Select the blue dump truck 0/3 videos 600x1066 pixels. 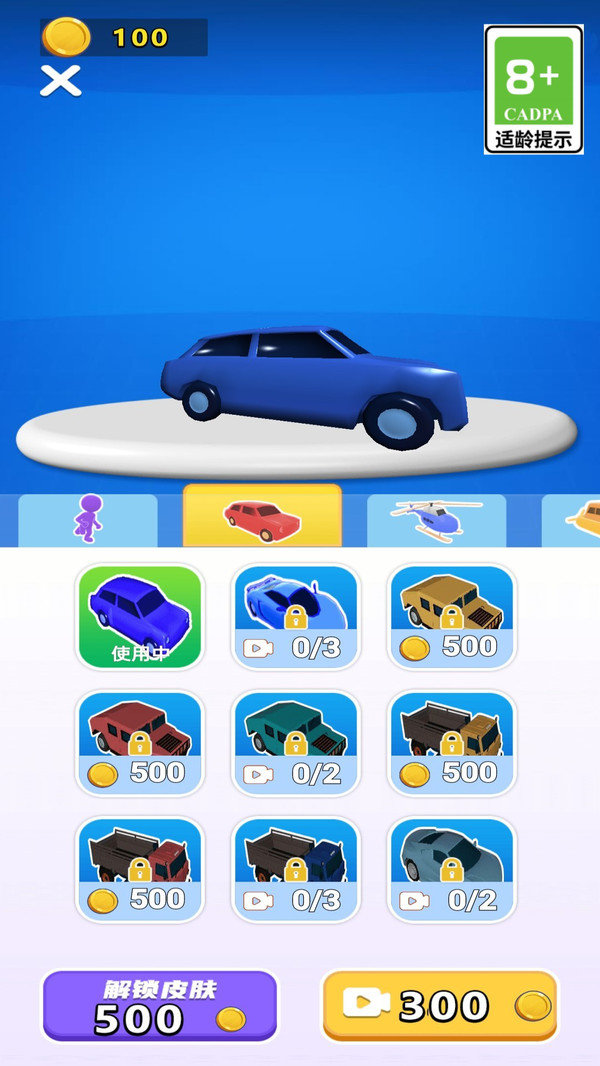point(296,869)
